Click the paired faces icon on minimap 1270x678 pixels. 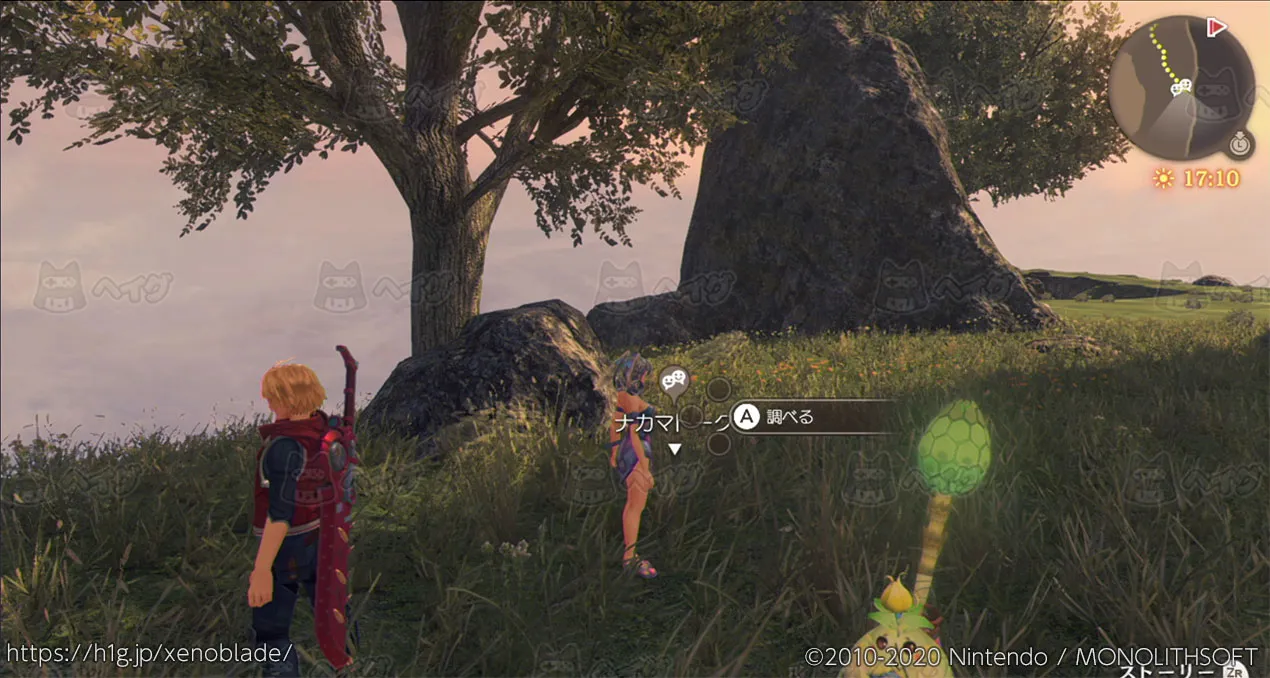[x=1181, y=87]
